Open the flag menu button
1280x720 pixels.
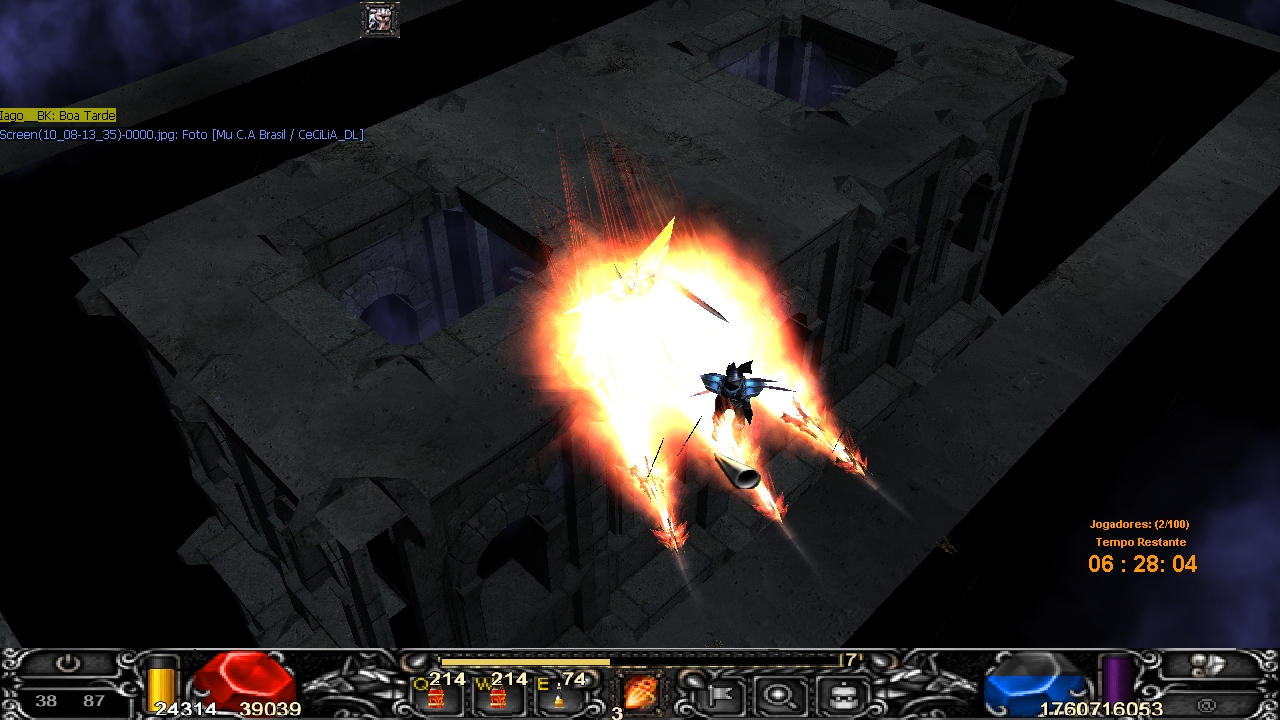720,694
